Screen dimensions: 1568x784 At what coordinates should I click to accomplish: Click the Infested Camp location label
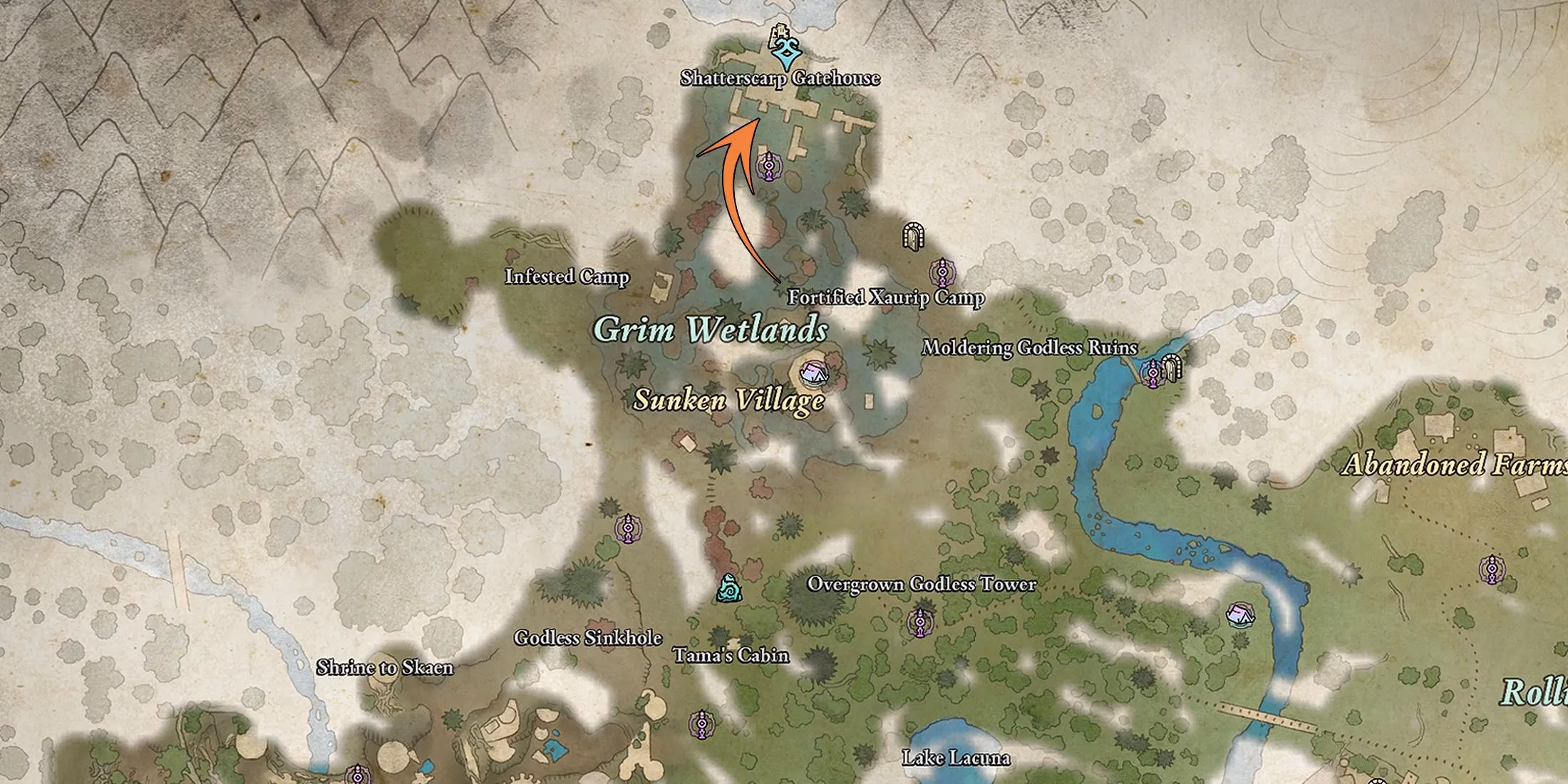pyautogui.click(x=567, y=277)
